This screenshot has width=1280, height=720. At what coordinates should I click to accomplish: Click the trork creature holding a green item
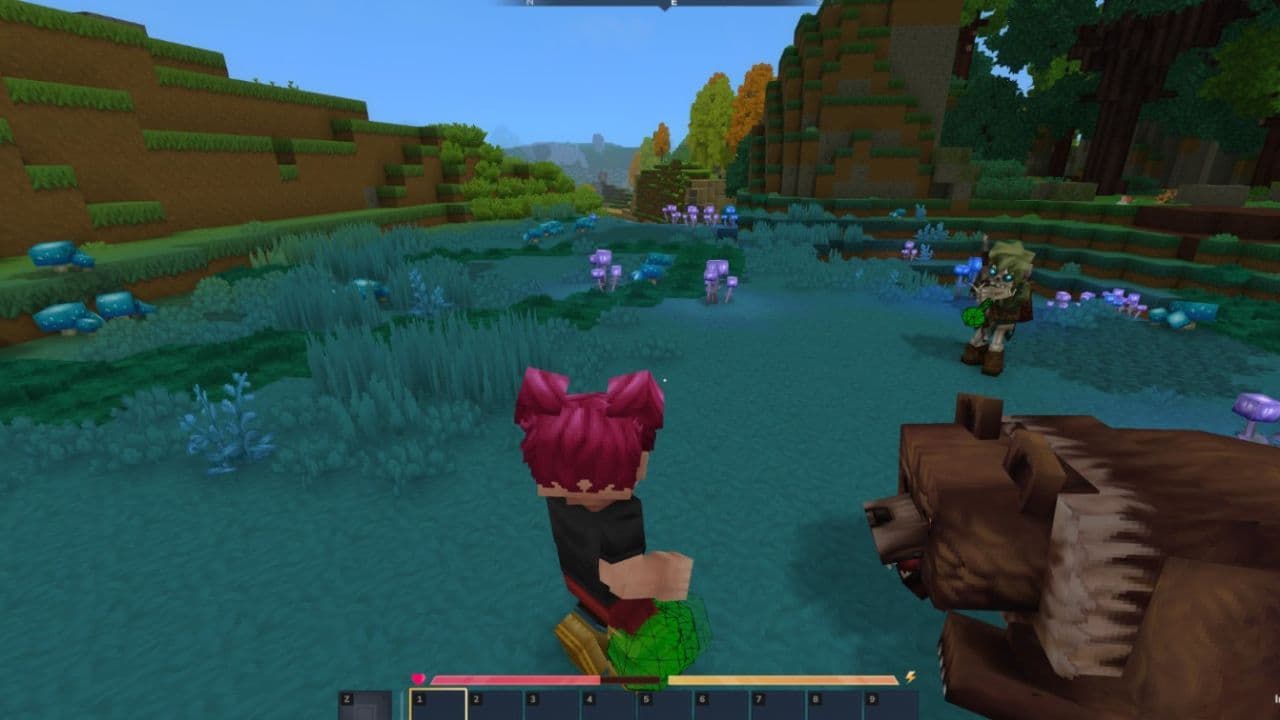point(1000,300)
